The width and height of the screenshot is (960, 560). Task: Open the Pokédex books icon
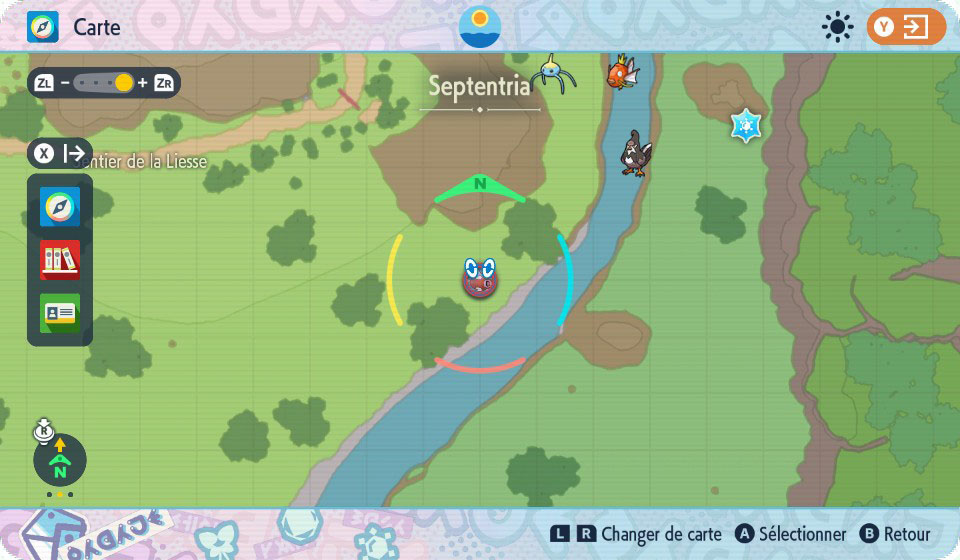60,260
